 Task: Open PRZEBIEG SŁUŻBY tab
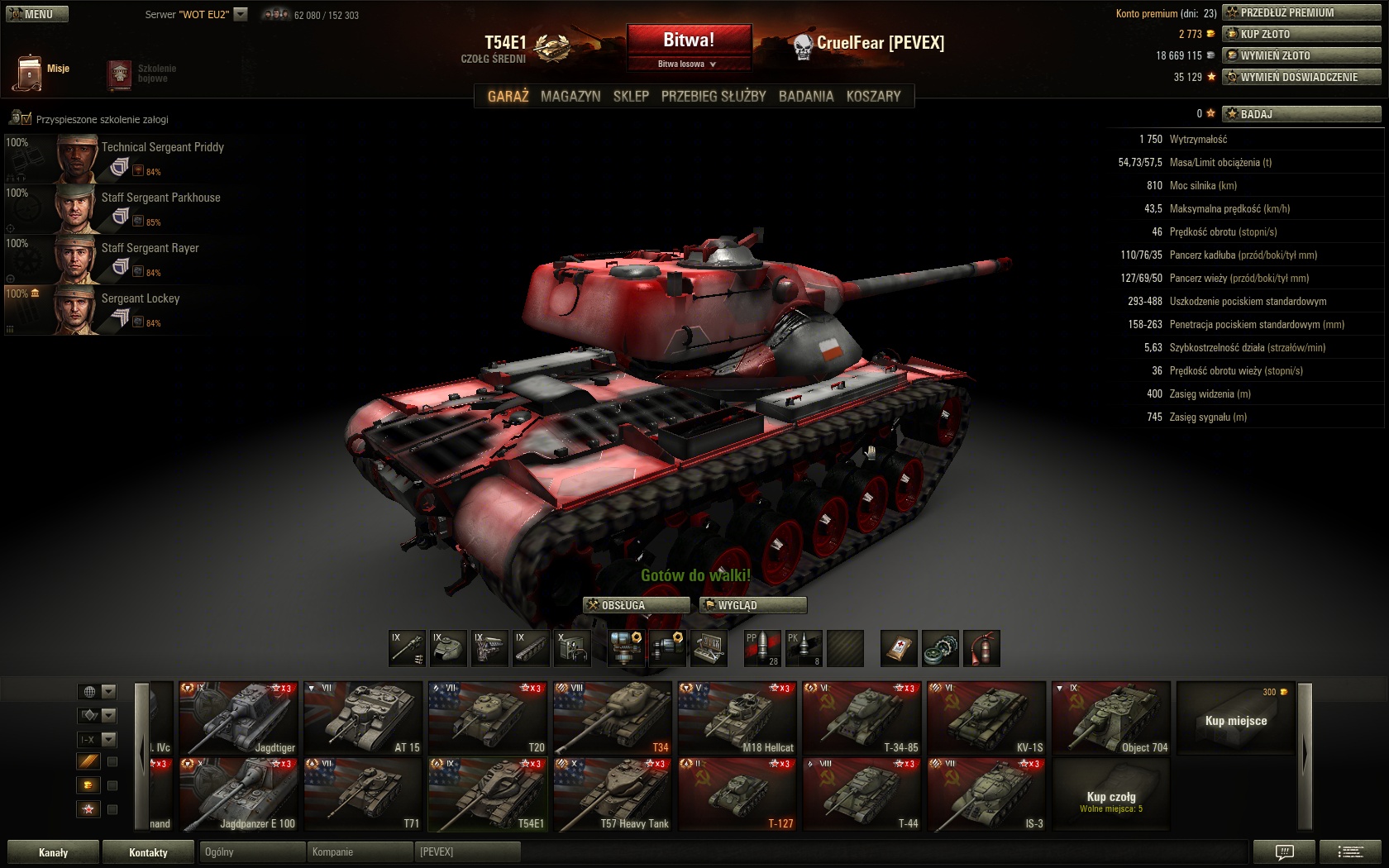(714, 96)
